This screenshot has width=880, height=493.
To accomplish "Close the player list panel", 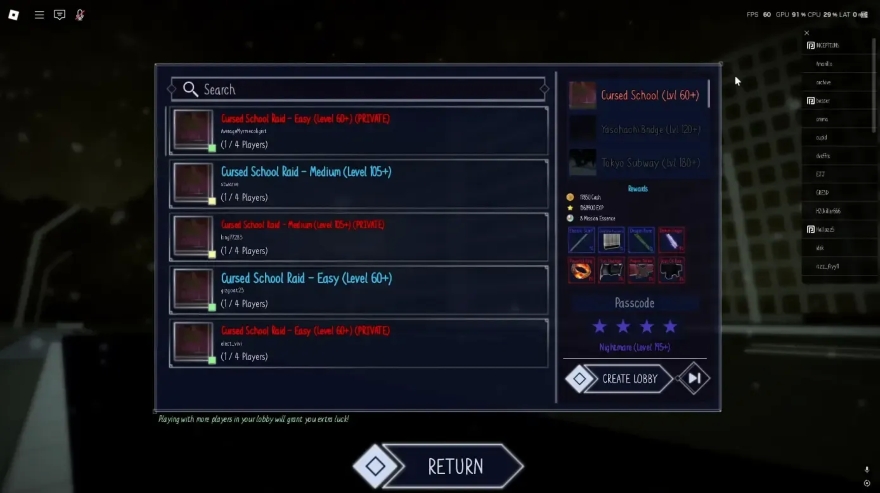I will [807, 33].
